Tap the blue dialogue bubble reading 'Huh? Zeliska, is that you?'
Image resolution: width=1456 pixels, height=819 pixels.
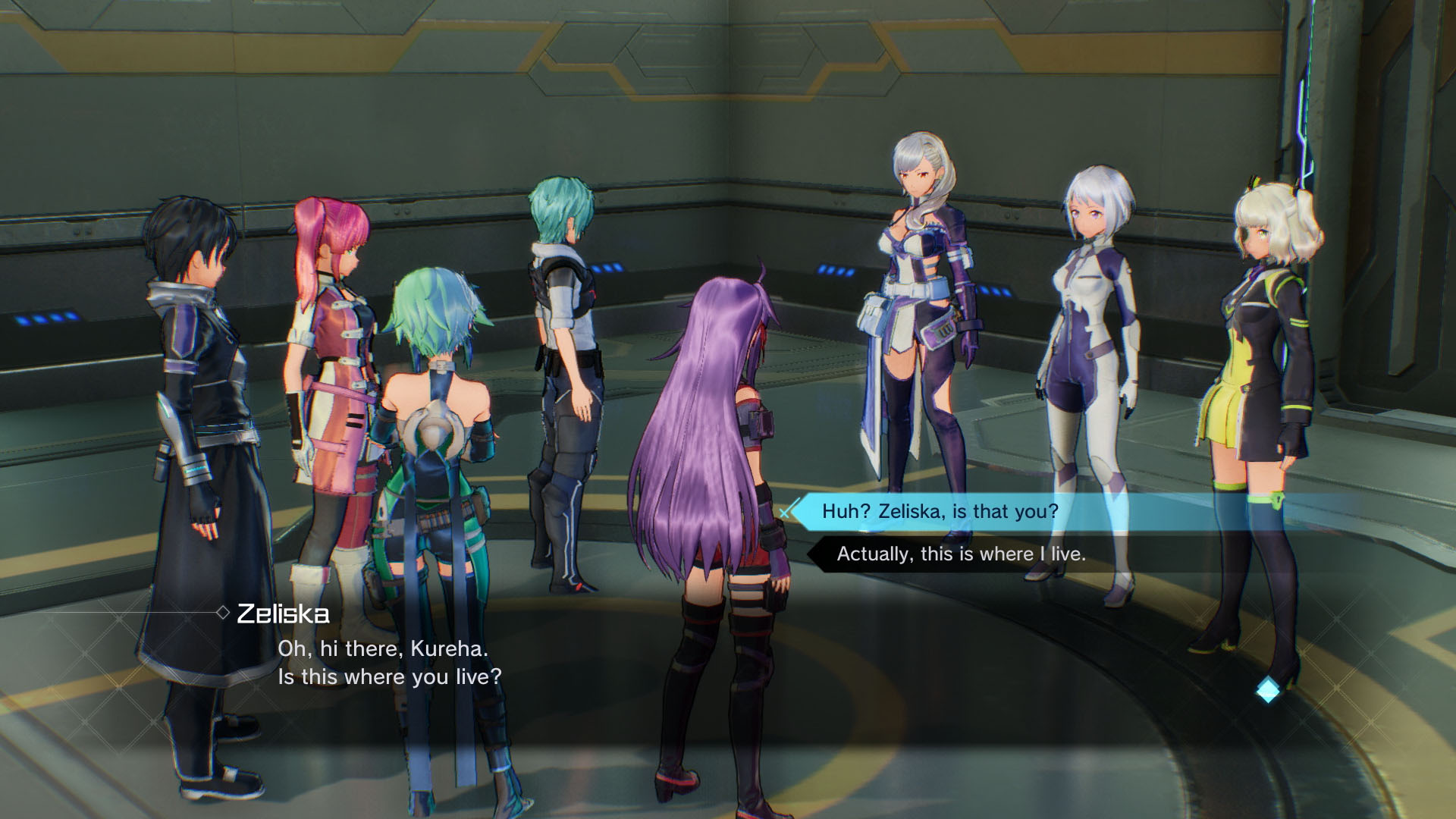click(x=940, y=512)
